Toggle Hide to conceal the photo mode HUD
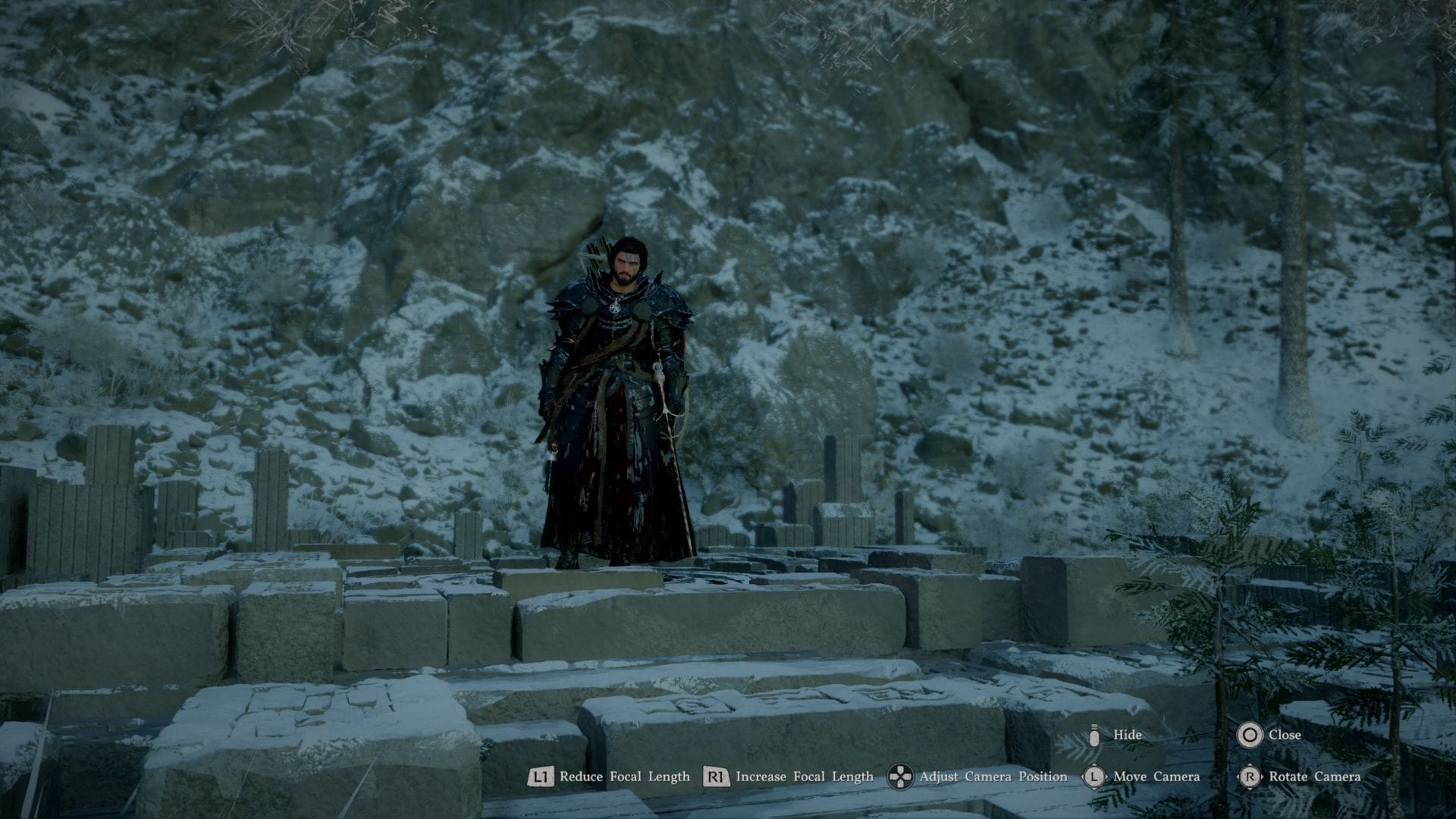Image resolution: width=1456 pixels, height=819 pixels. click(x=1129, y=735)
